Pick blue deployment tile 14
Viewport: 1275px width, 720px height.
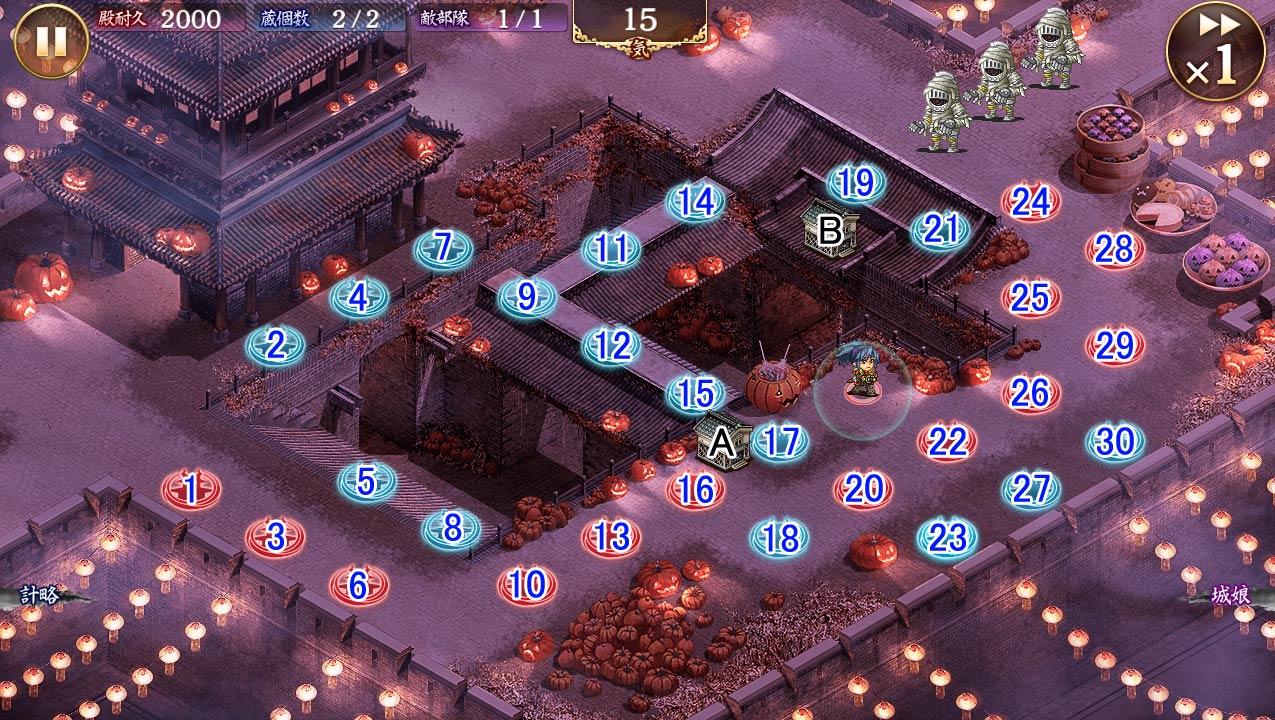(x=696, y=202)
